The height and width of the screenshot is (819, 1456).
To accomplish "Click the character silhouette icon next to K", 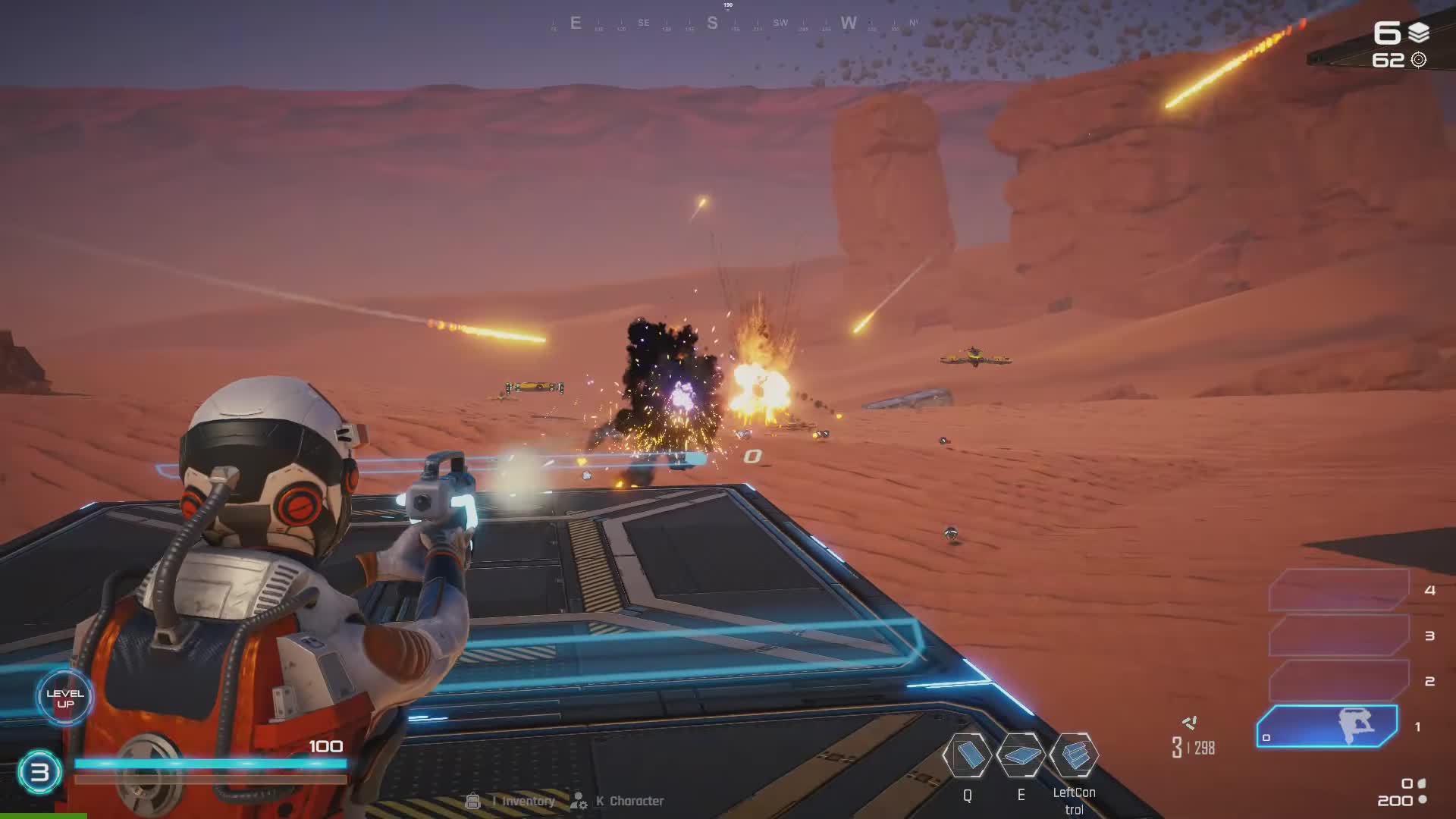I will 579,801.
